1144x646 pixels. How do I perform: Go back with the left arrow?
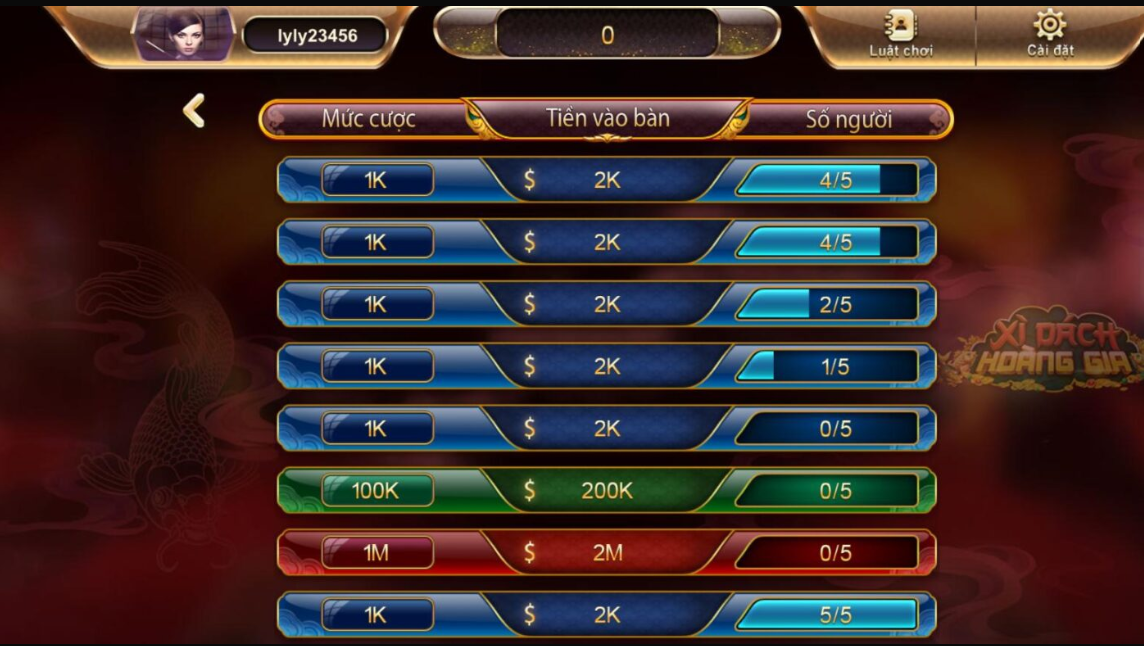(194, 111)
